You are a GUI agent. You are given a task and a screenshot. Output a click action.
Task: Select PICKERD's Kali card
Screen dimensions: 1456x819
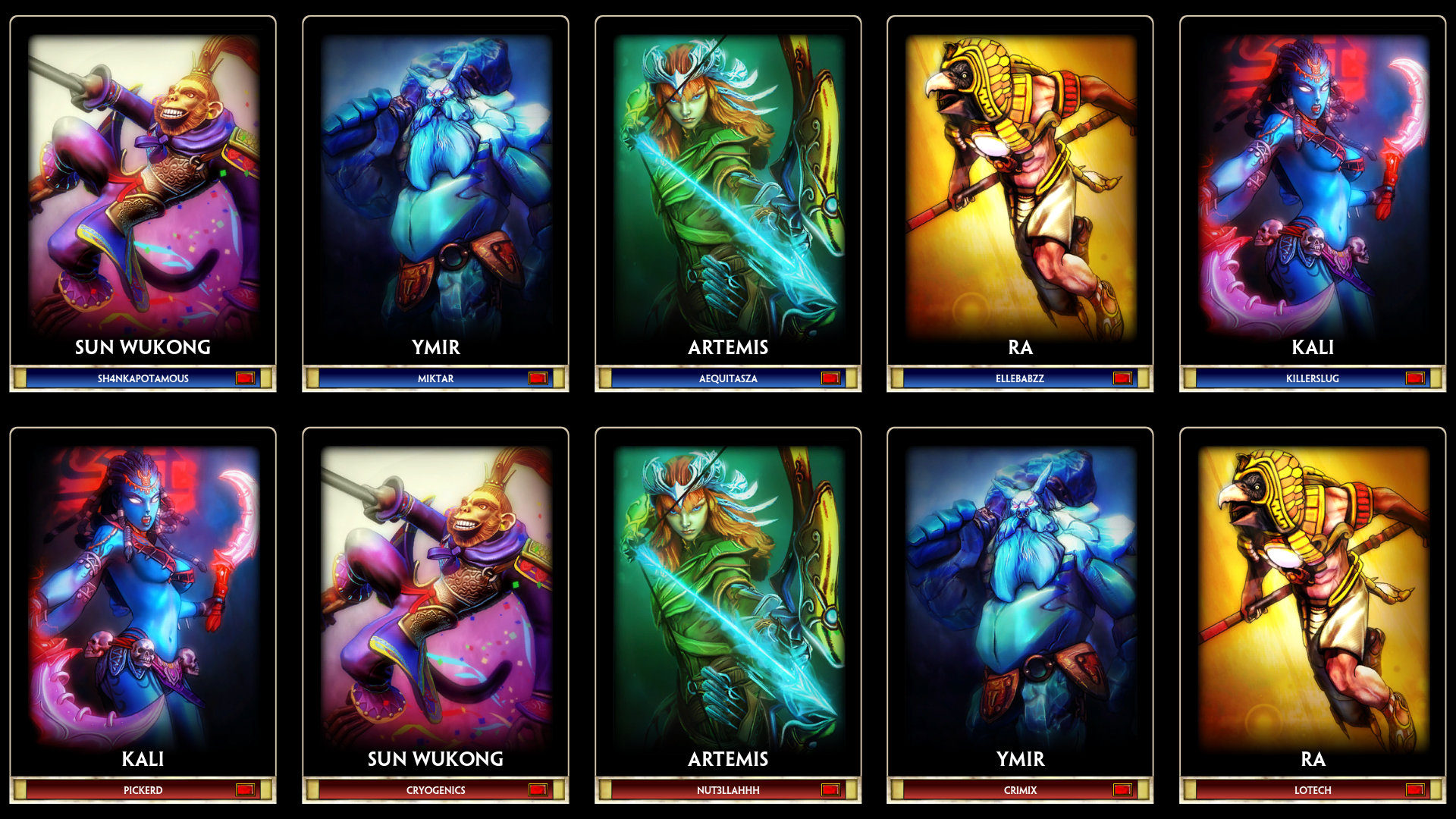pos(143,599)
